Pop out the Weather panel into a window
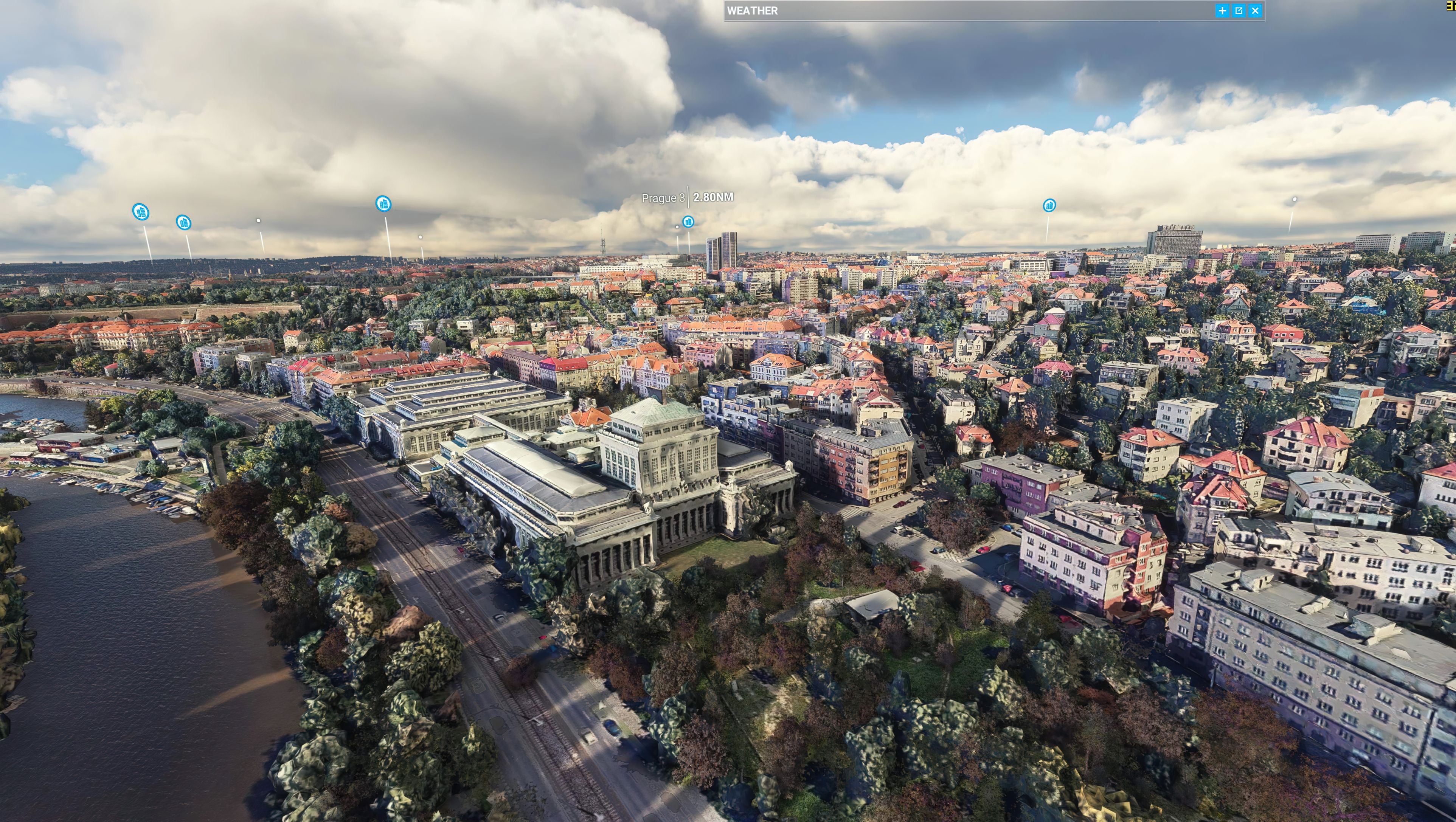The width and height of the screenshot is (1456, 822). click(x=1239, y=11)
